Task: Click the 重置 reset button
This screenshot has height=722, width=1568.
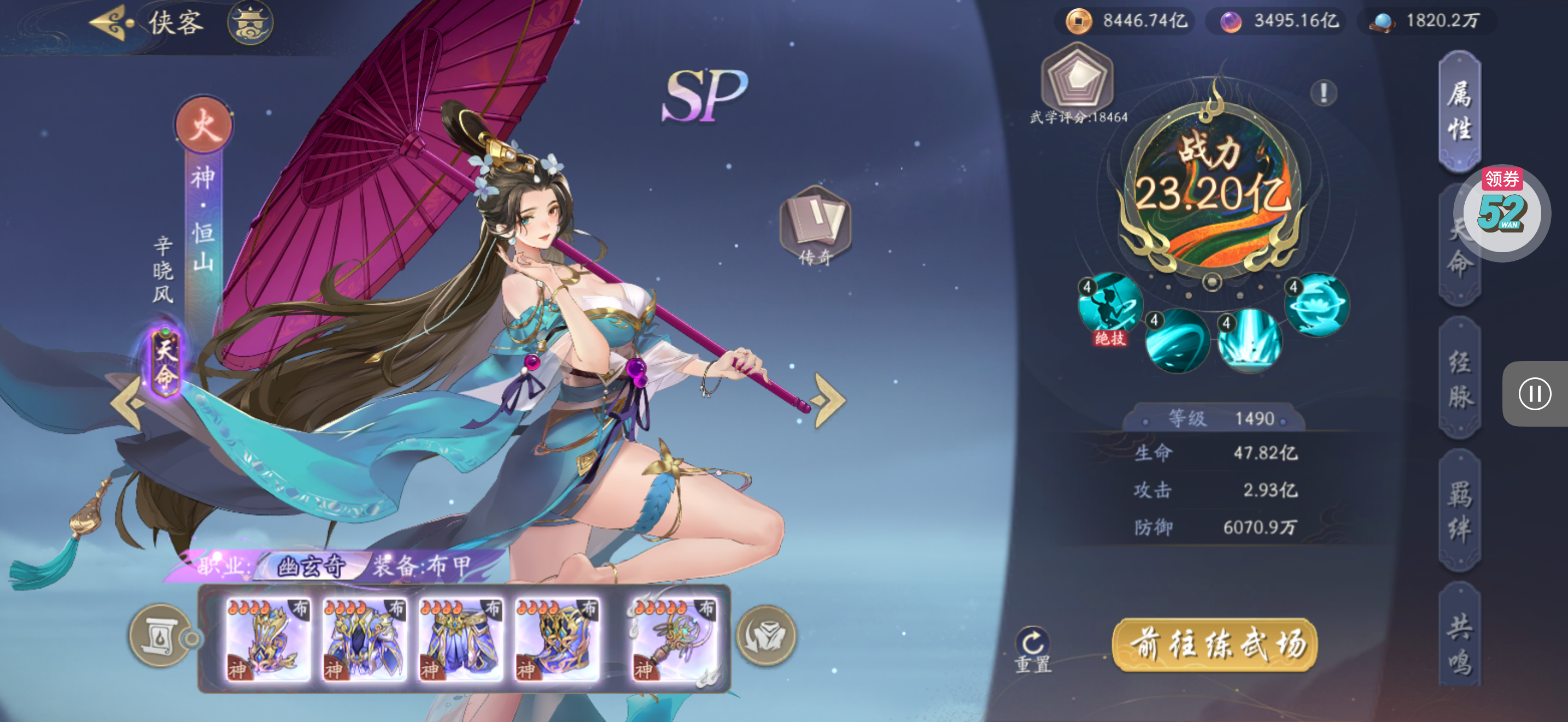Action: click(1033, 650)
